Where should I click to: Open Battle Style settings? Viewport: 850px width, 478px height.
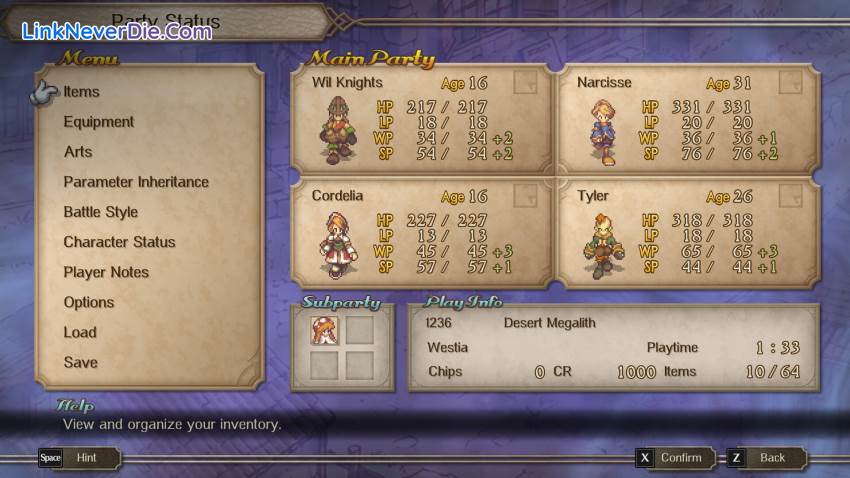tap(101, 212)
